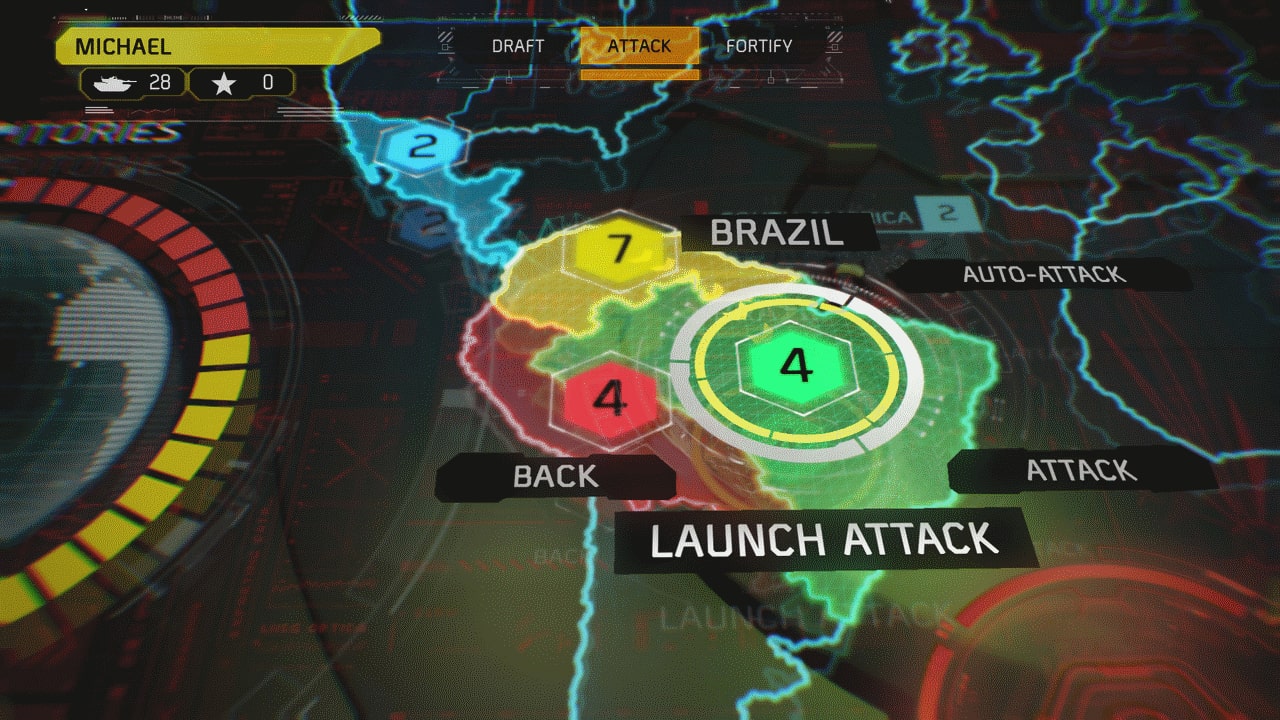Image resolution: width=1280 pixels, height=720 pixels.
Task: Click the BRAZIL territory name label
Action: 775,233
